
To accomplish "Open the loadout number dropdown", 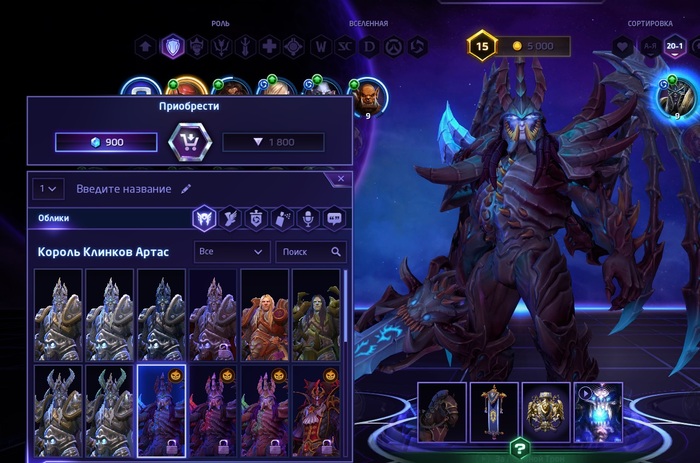I will coord(49,188).
